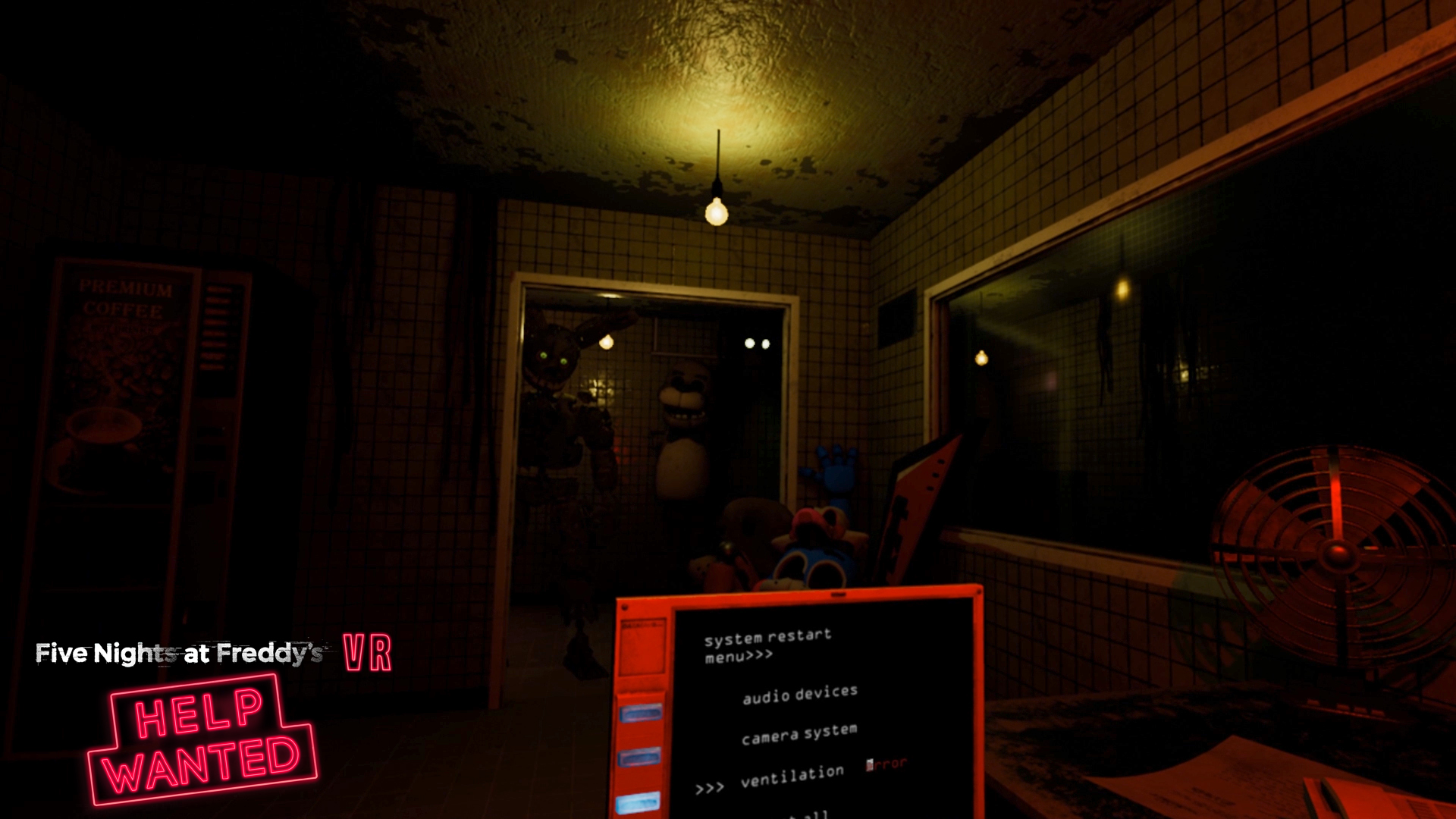Switch on the hanging ceiling light bulb
Screen dimensions: 1456x819
pos(716,212)
